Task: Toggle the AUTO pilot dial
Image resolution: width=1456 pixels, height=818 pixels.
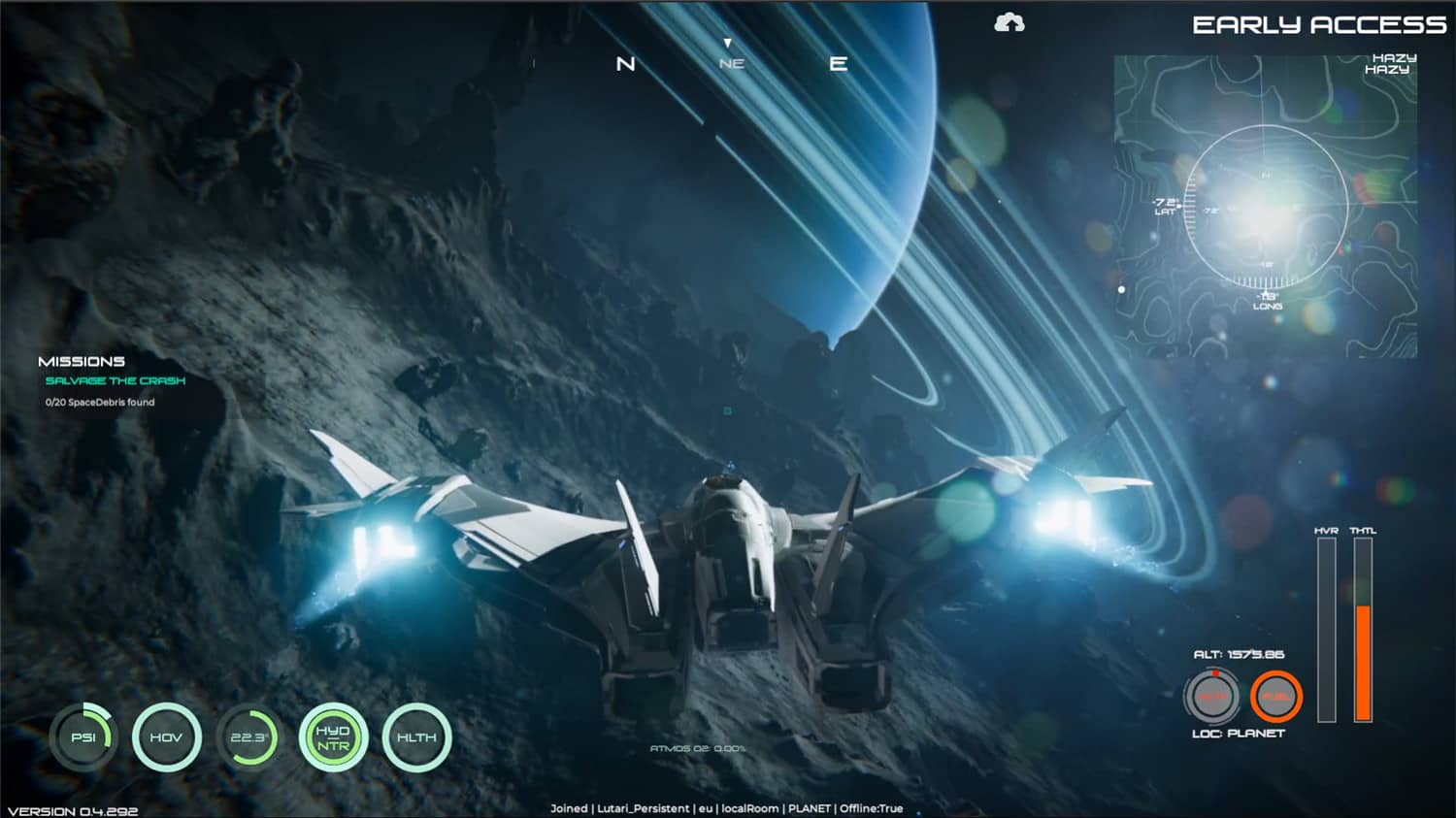Action: [1213, 695]
